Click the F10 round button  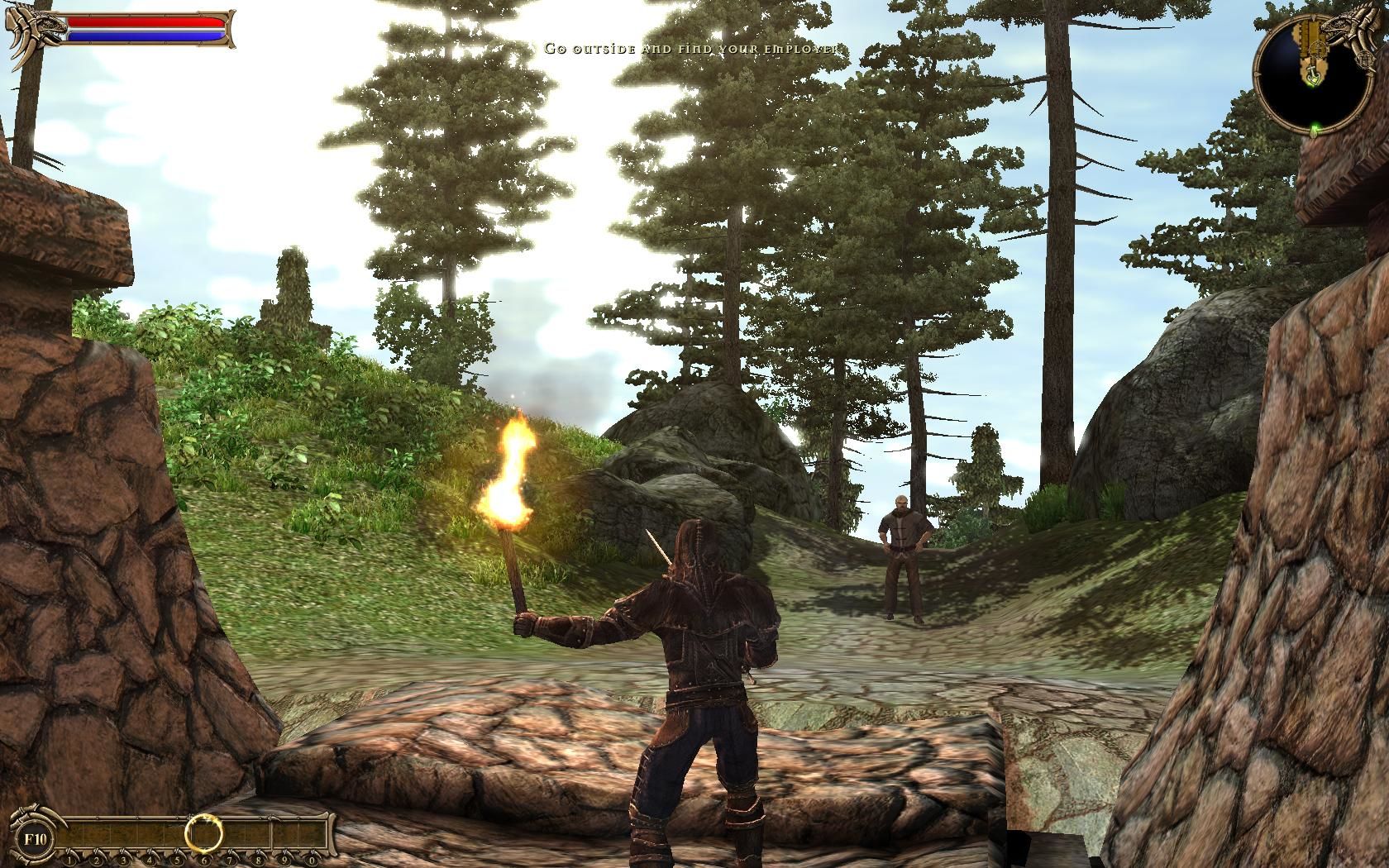(x=37, y=837)
